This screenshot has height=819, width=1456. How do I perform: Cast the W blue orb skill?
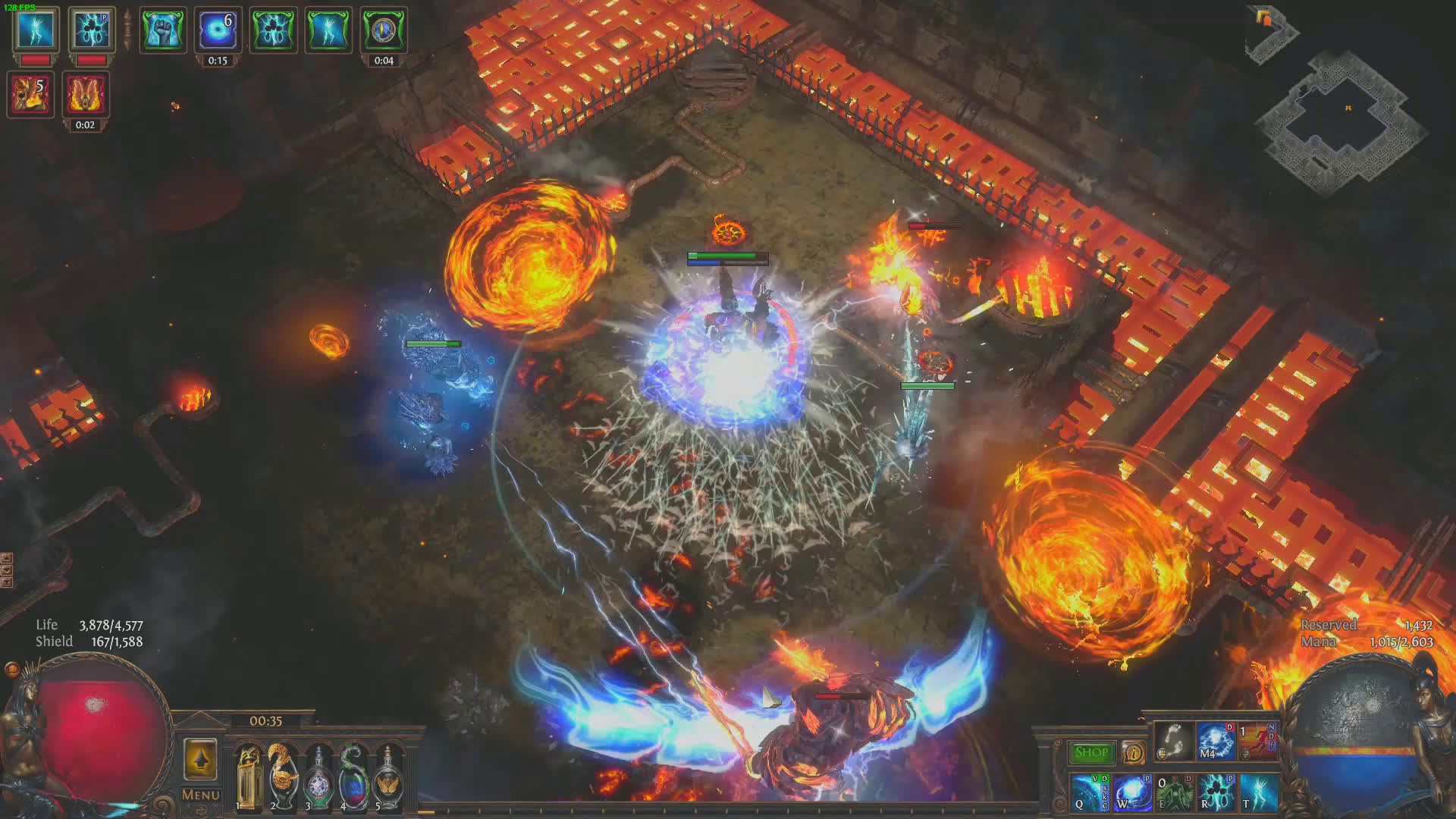[1132, 792]
